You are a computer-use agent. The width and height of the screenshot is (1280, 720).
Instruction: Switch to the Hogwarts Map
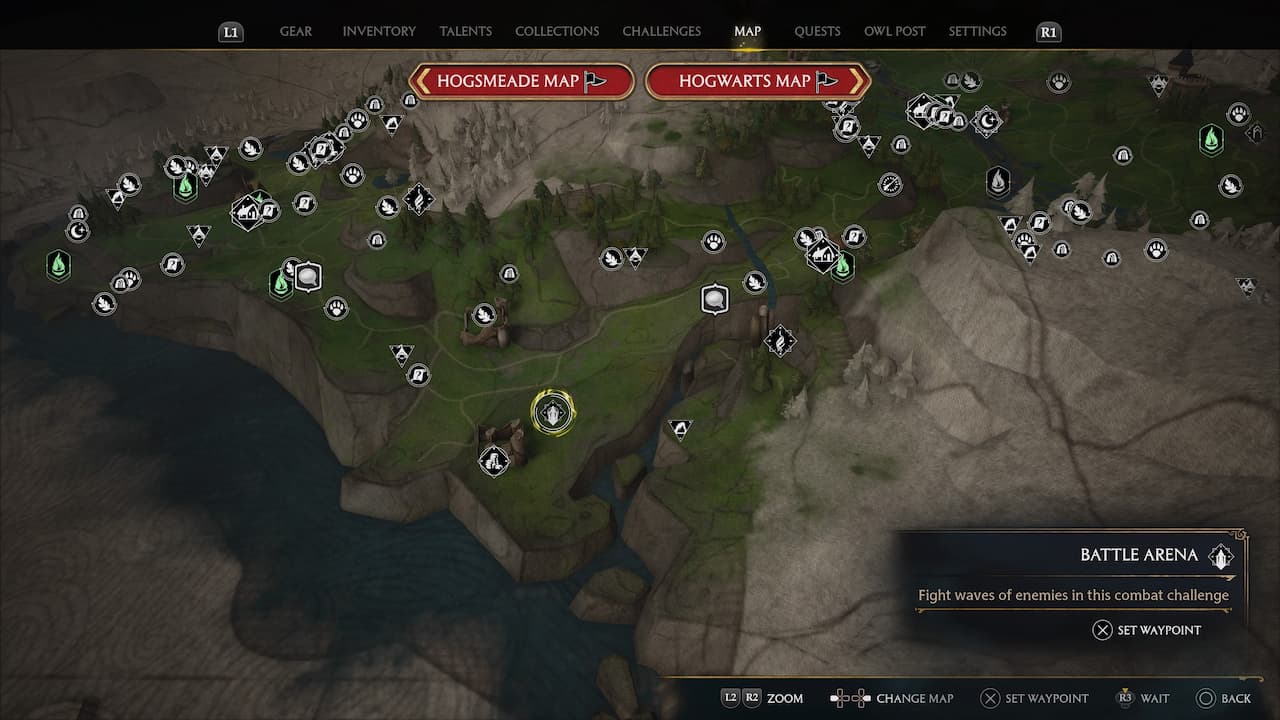click(x=758, y=81)
